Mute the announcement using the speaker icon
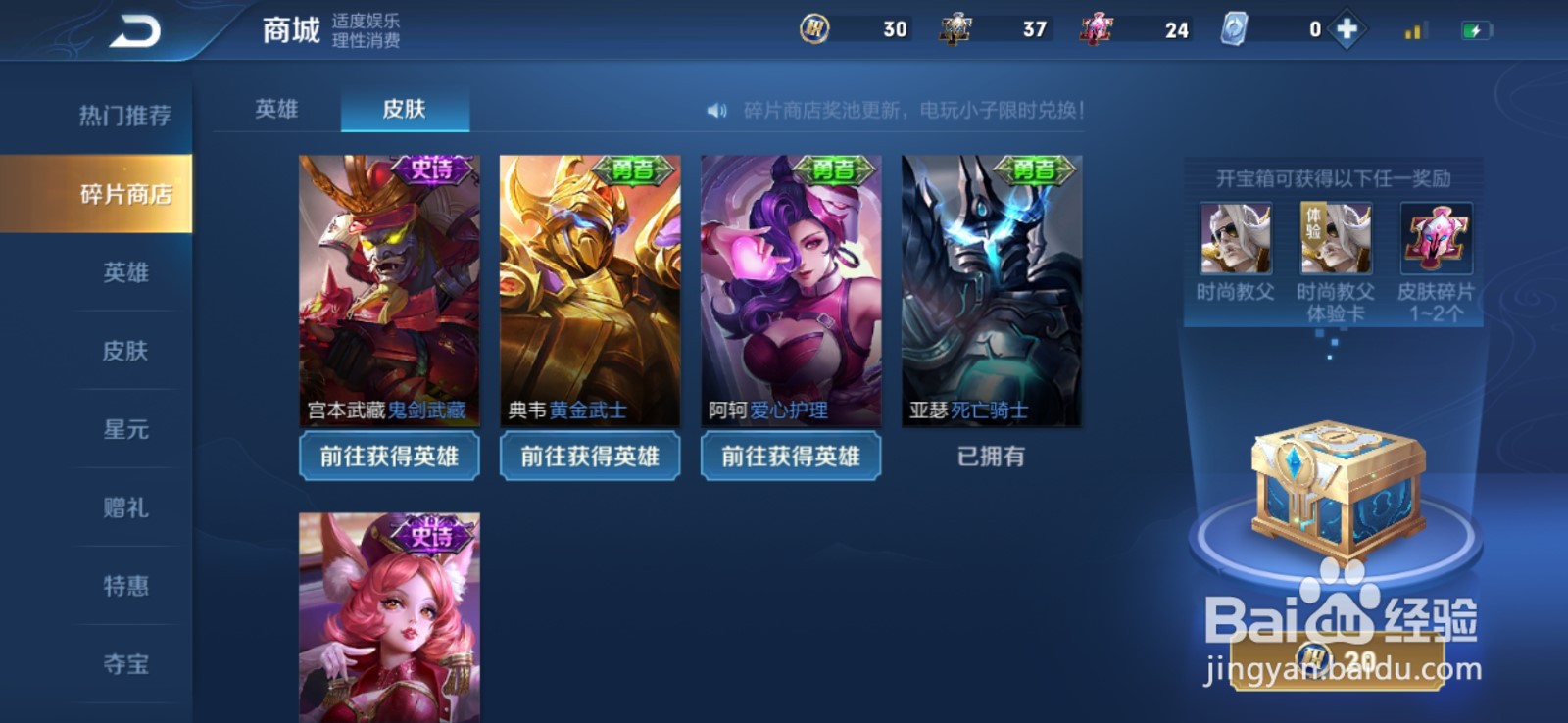 pos(718,111)
